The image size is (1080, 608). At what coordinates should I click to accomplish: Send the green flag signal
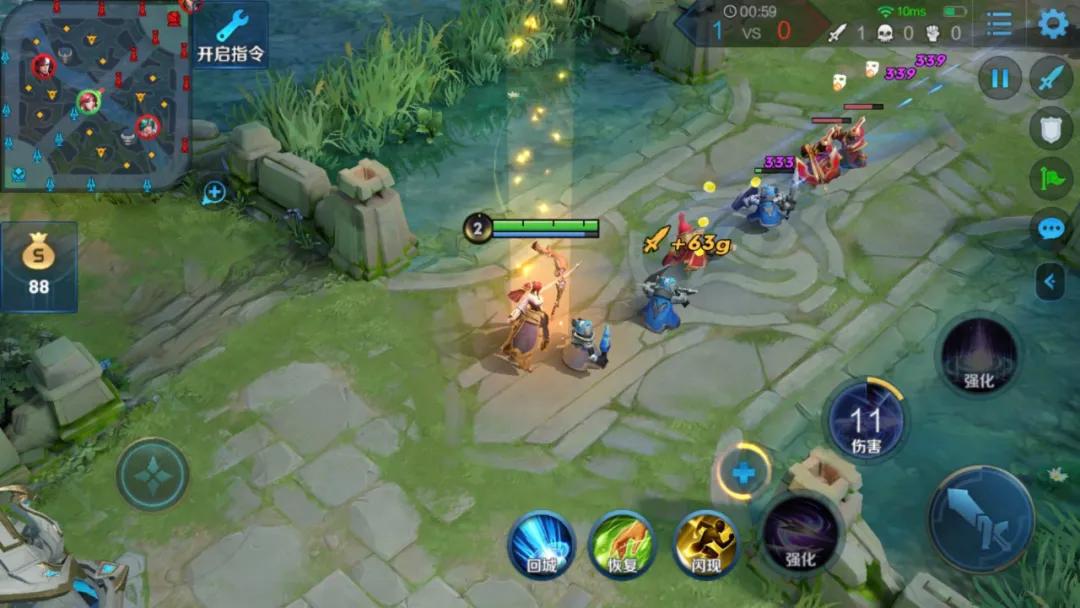pos(1051,179)
